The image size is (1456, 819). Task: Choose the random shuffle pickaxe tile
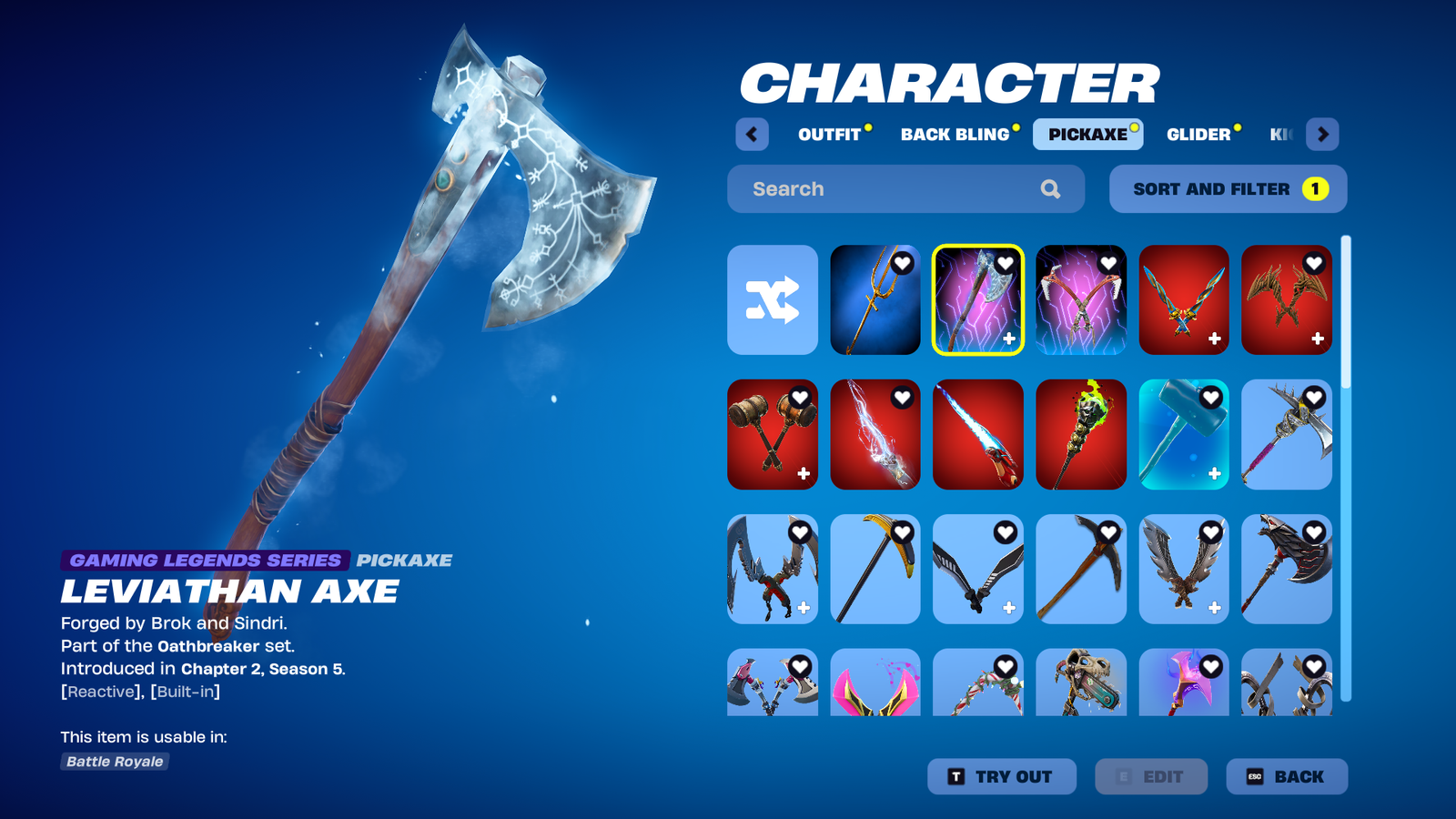pos(773,299)
